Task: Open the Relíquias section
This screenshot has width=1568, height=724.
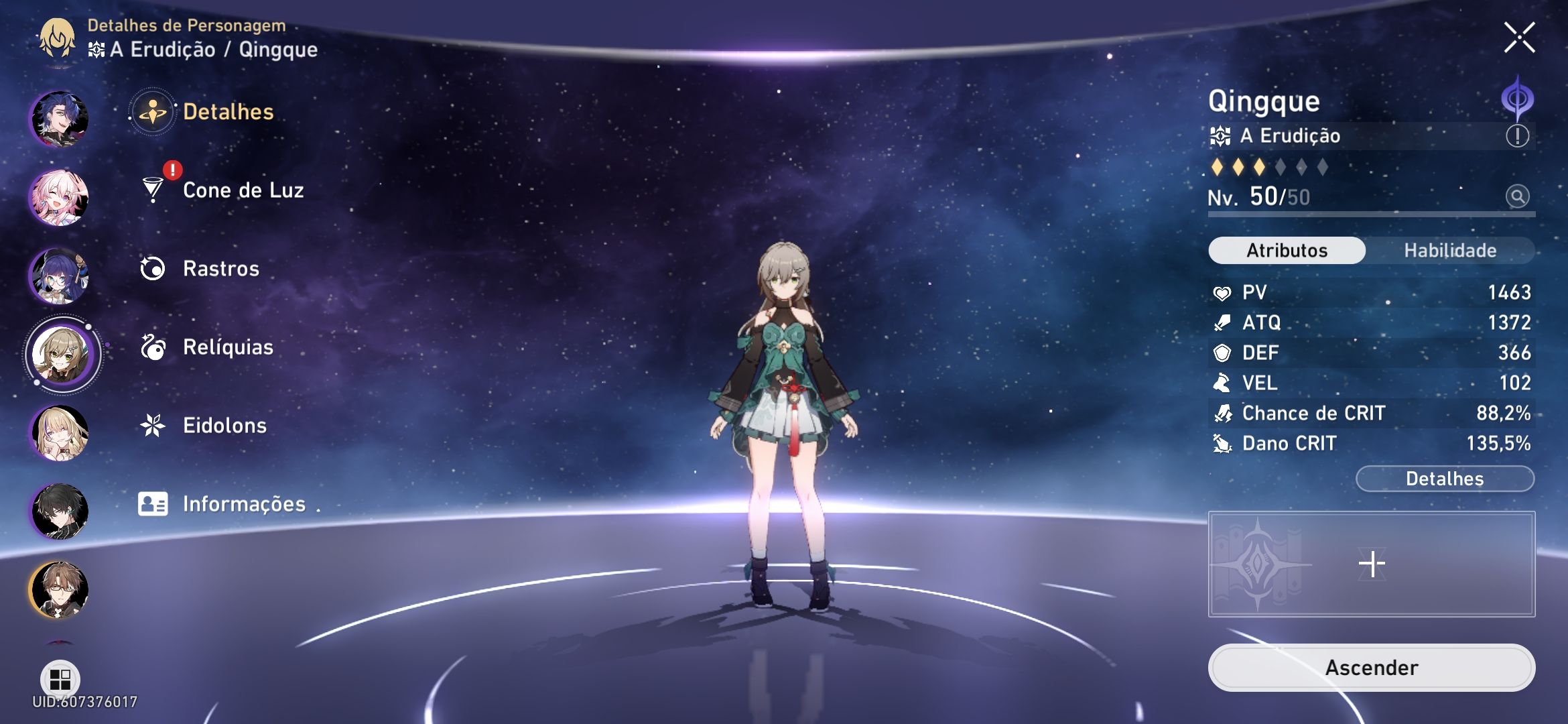Action: 228,347
